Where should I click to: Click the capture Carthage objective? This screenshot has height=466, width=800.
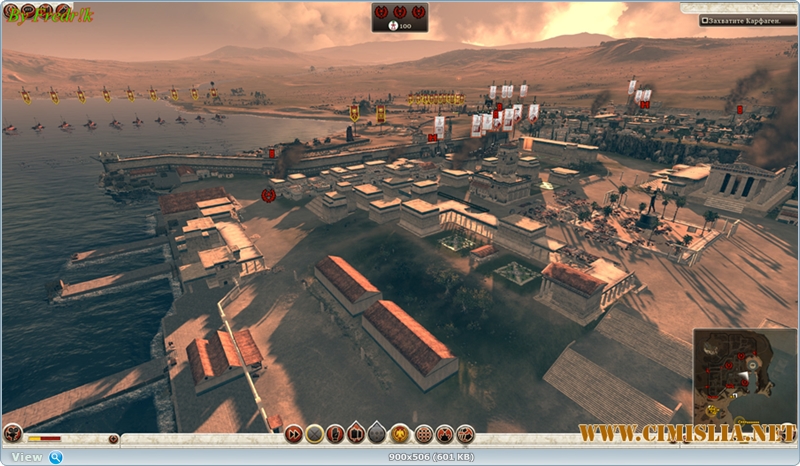(x=747, y=20)
